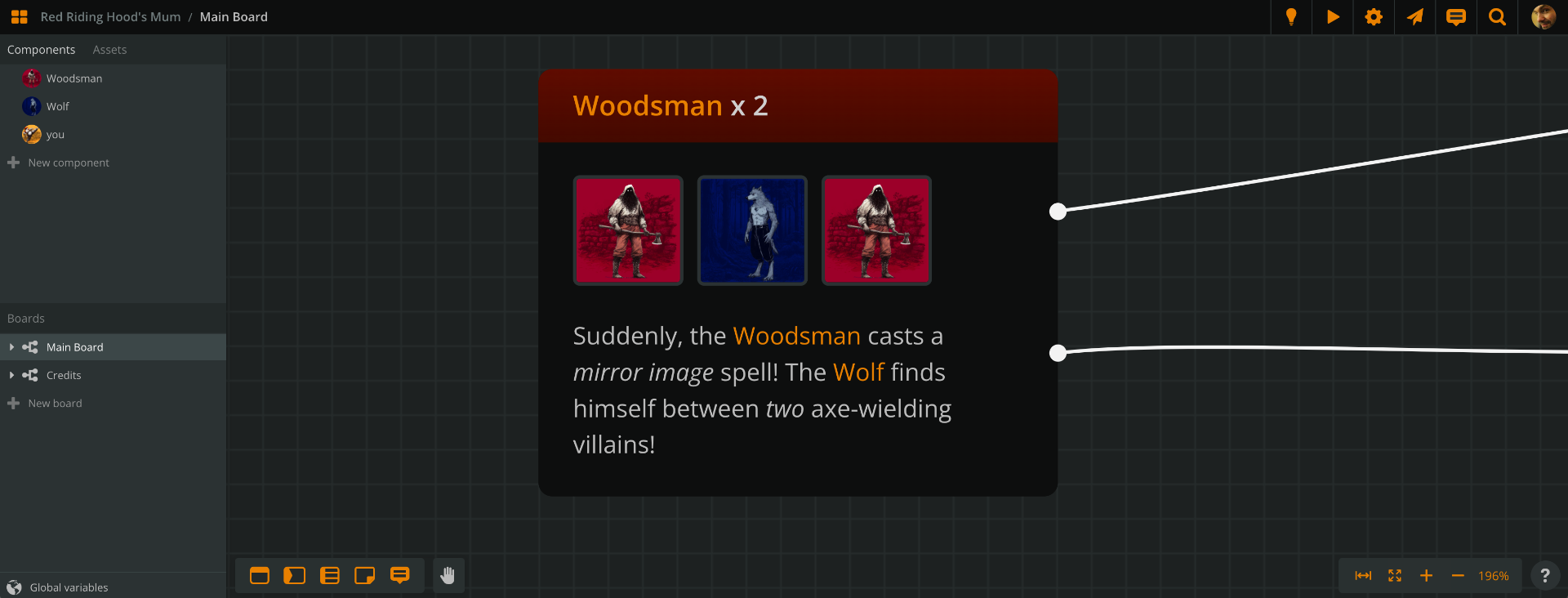1568x598 pixels.
Task: Activate the Hand pan tool
Action: pos(448,575)
